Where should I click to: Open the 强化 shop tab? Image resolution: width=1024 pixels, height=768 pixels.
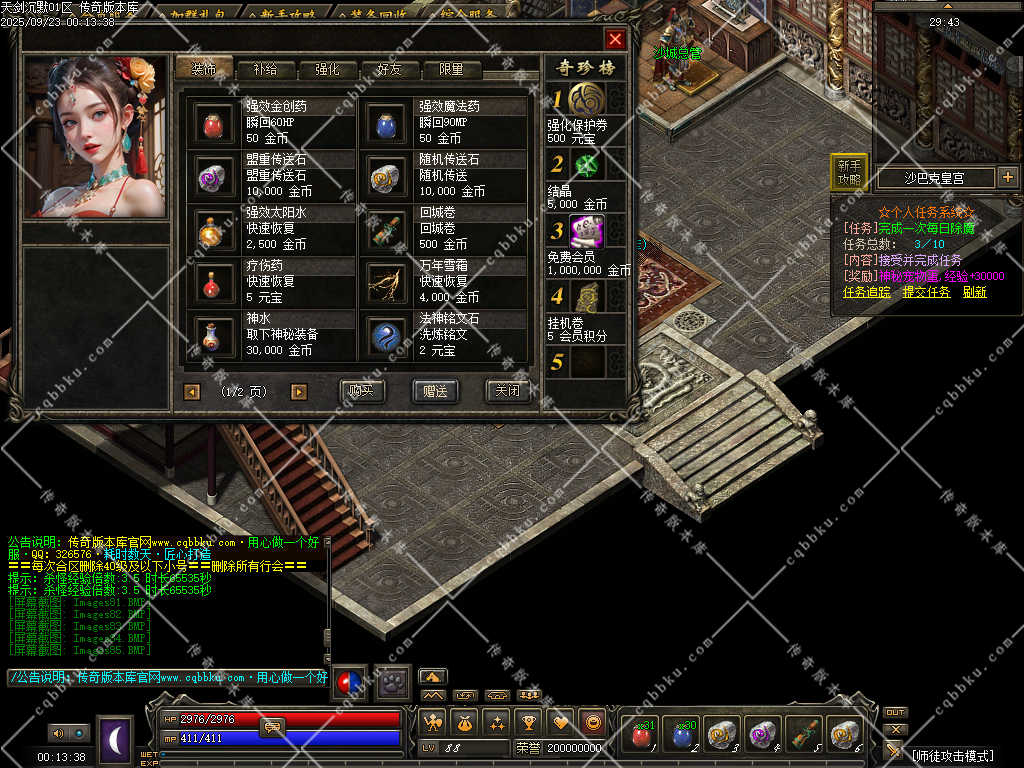[327, 70]
